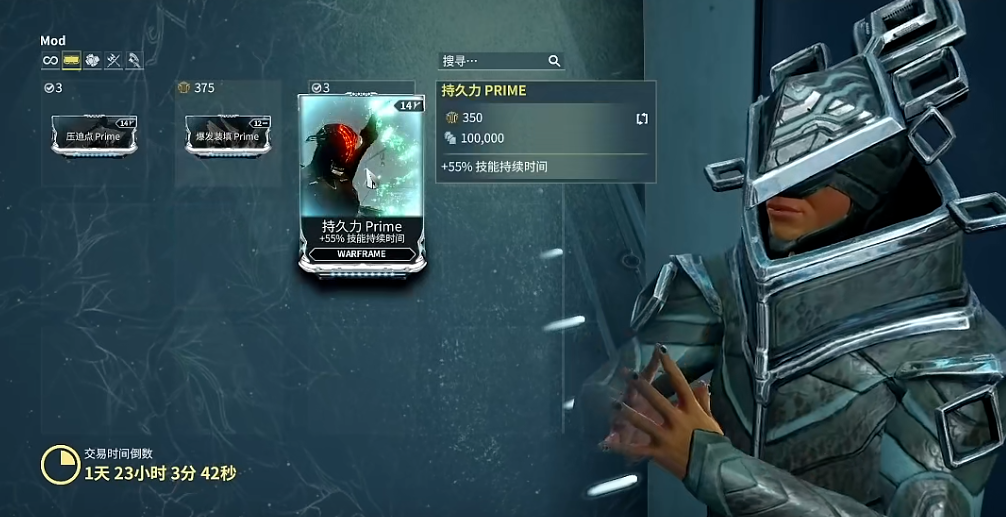
Task: Switch to the highlighted yellow mod filter tab
Action: pos(72,61)
